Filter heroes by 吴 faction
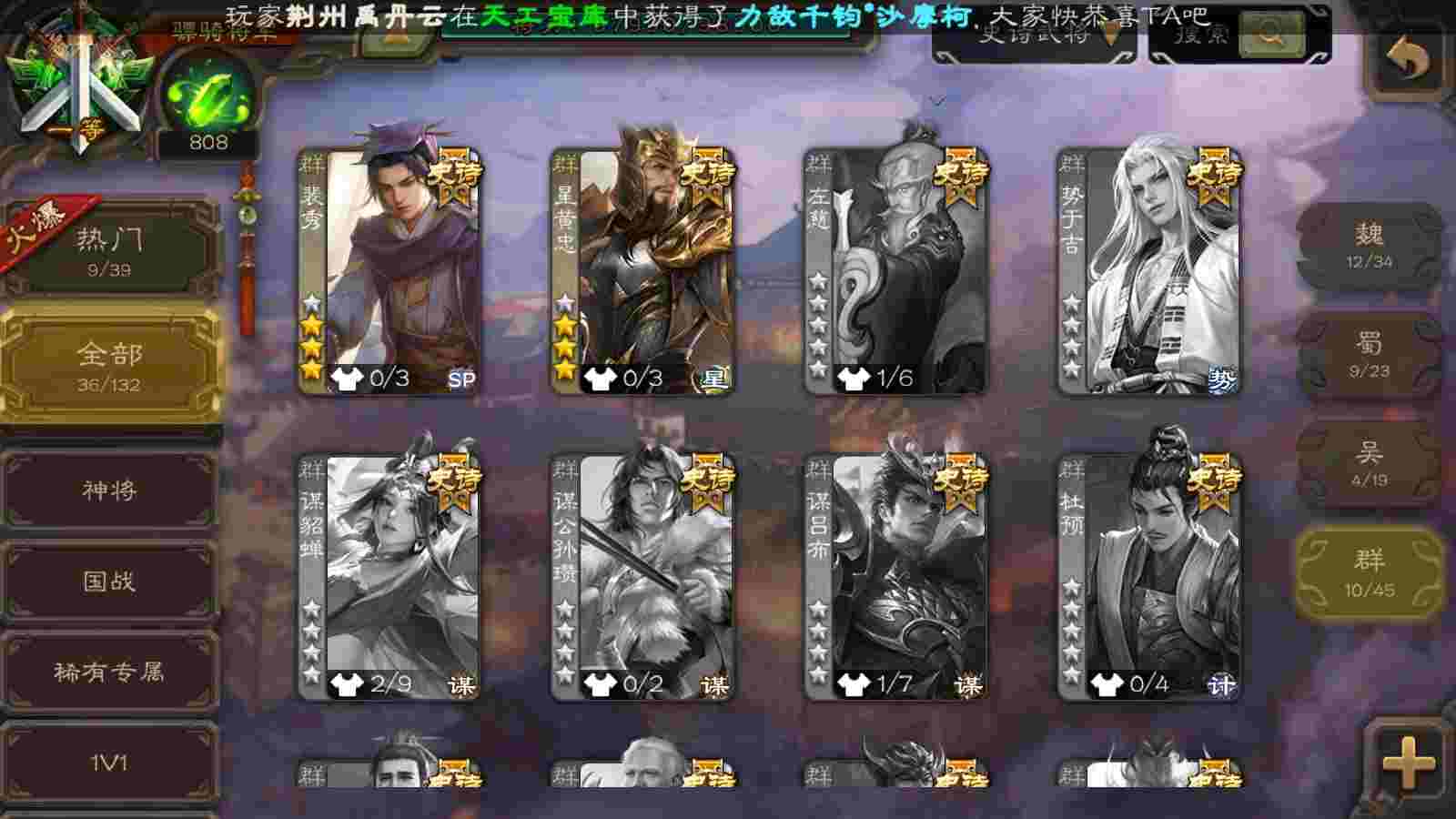The image size is (1456, 819). point(1369,464)
